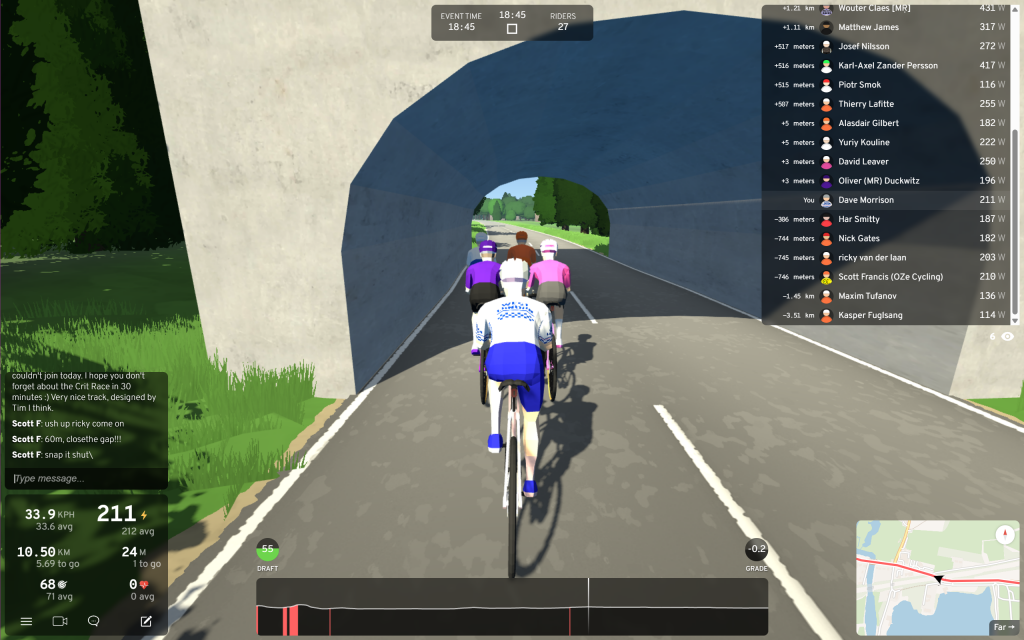Click the stop square under event time

click(512, 29)
